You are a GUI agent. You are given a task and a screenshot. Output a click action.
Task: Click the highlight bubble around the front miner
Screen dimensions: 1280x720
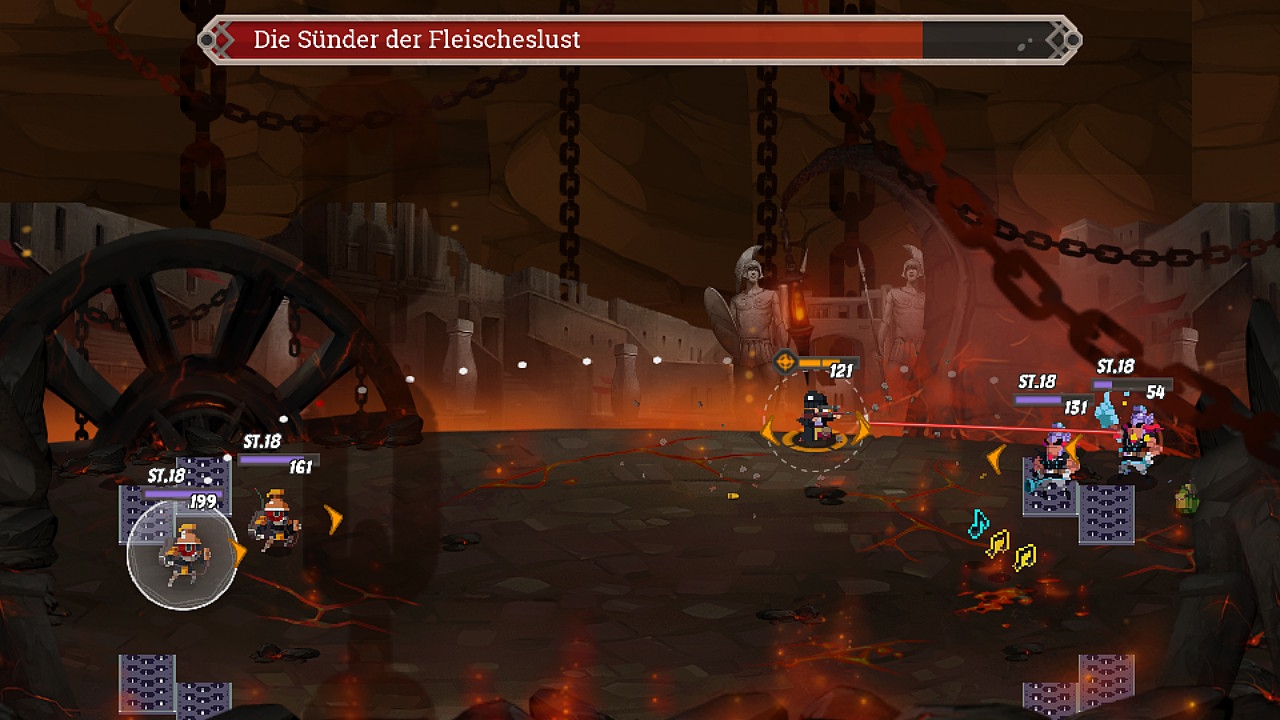click(x=182, y=551)
